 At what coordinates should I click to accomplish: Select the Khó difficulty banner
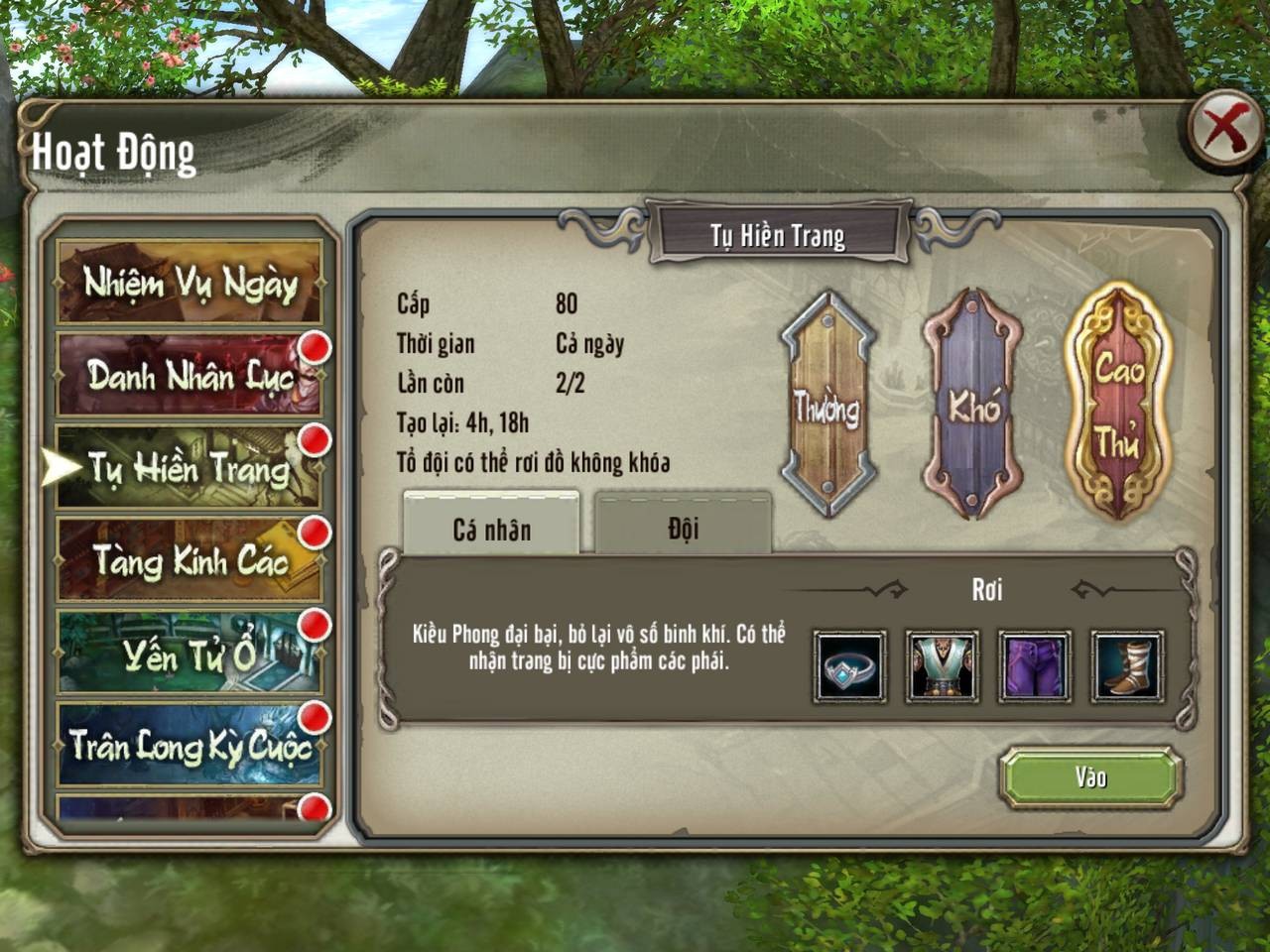pos(972,405)
